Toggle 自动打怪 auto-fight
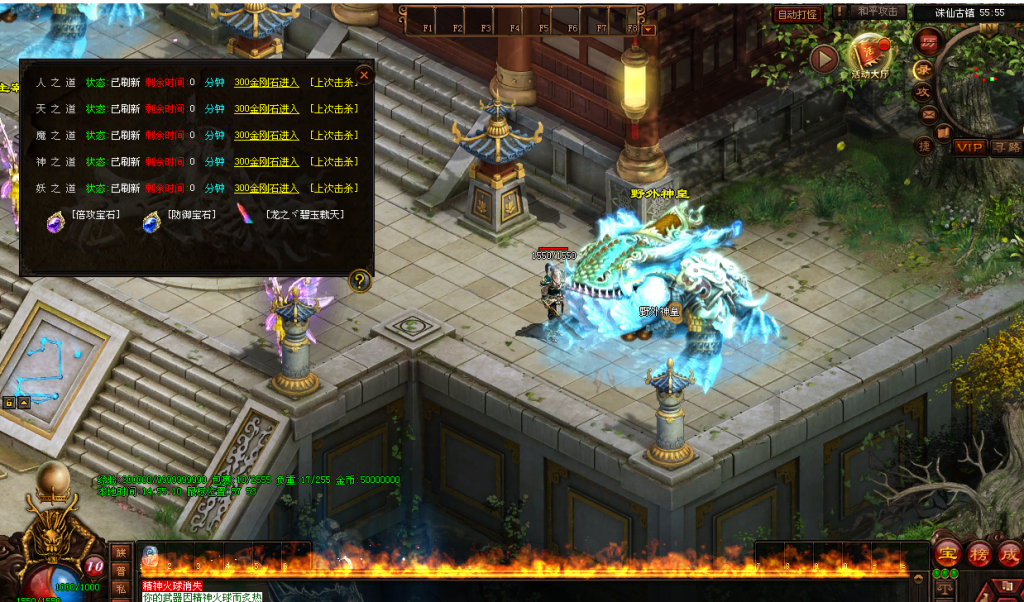Viewport: 1024px width, 602px height. coord(798,14)
